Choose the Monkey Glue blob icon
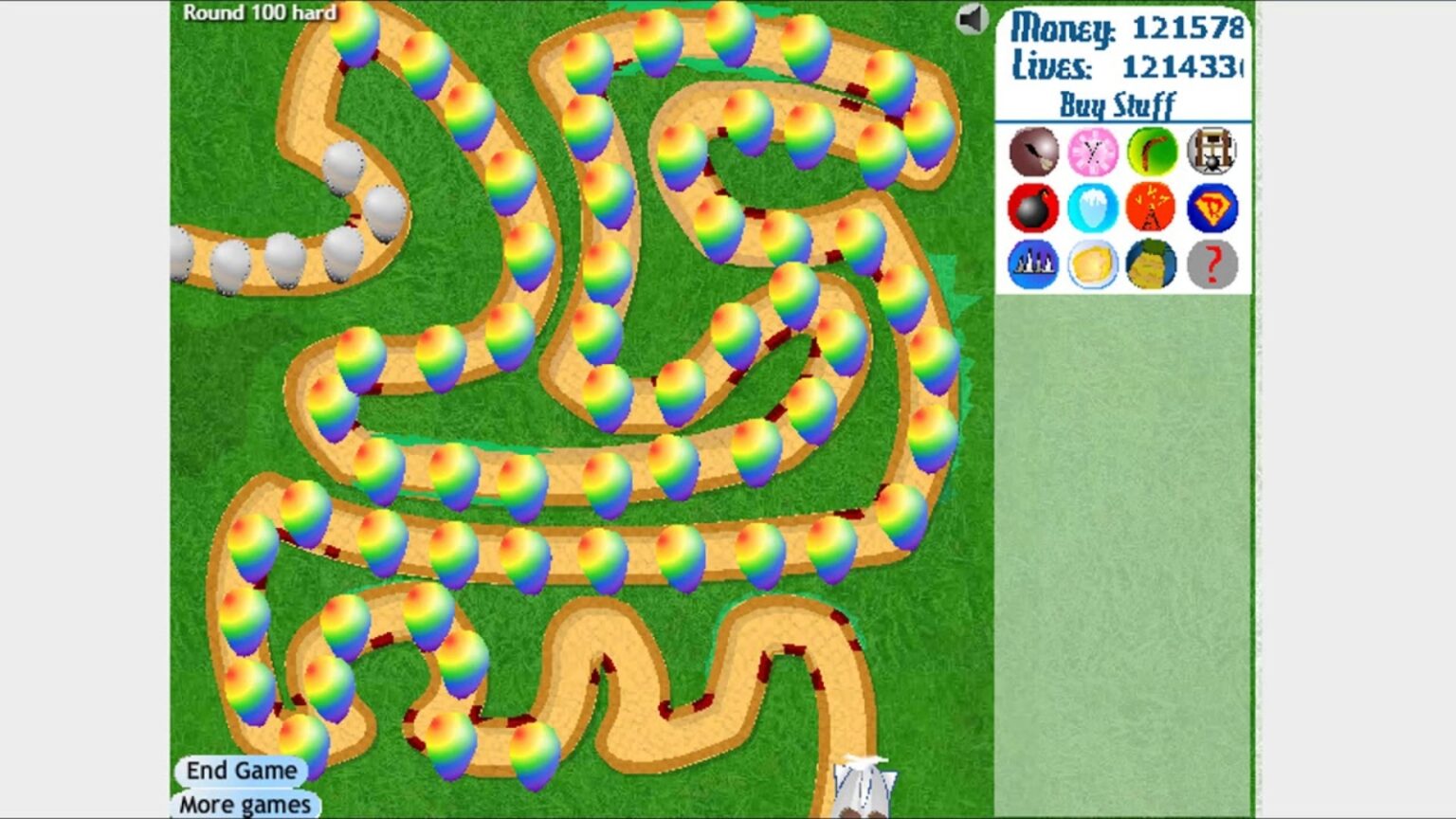The width and height of the screenshot is (1456, 819). point(1091,265)
